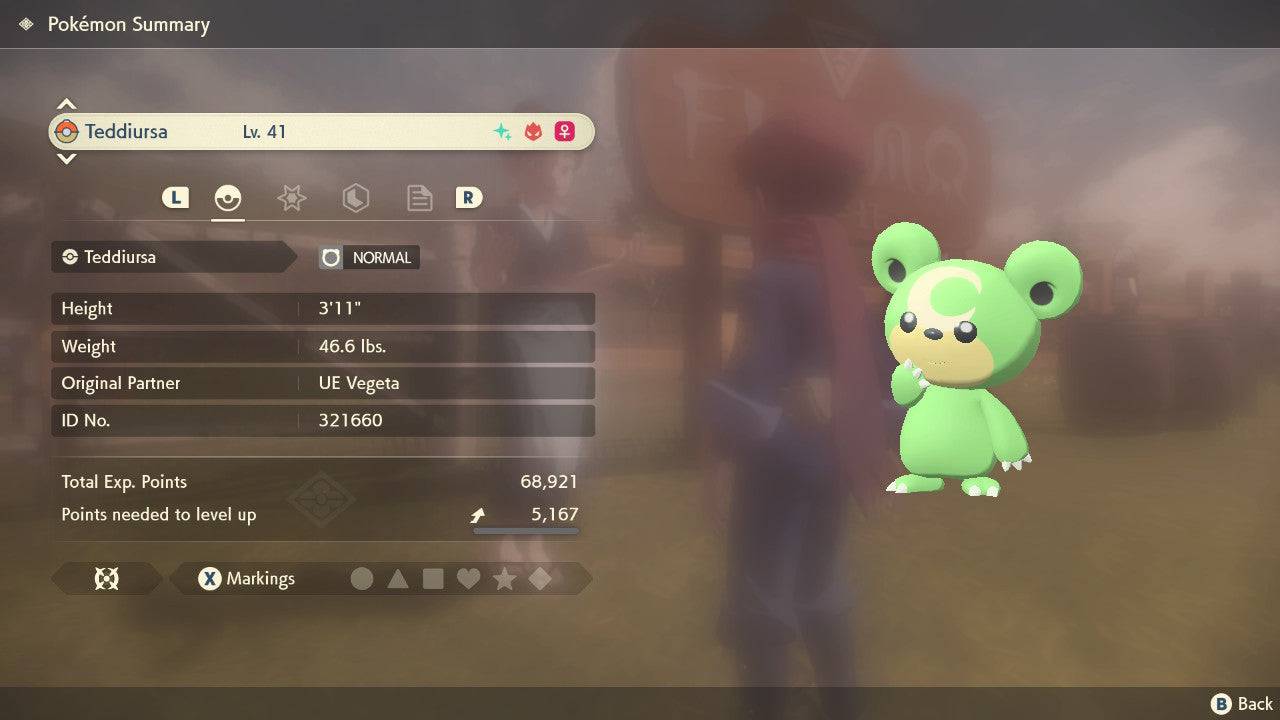The width and height of the screenshot is (1280, 720).
Task: Open the Markings editor
Action: 246,579
